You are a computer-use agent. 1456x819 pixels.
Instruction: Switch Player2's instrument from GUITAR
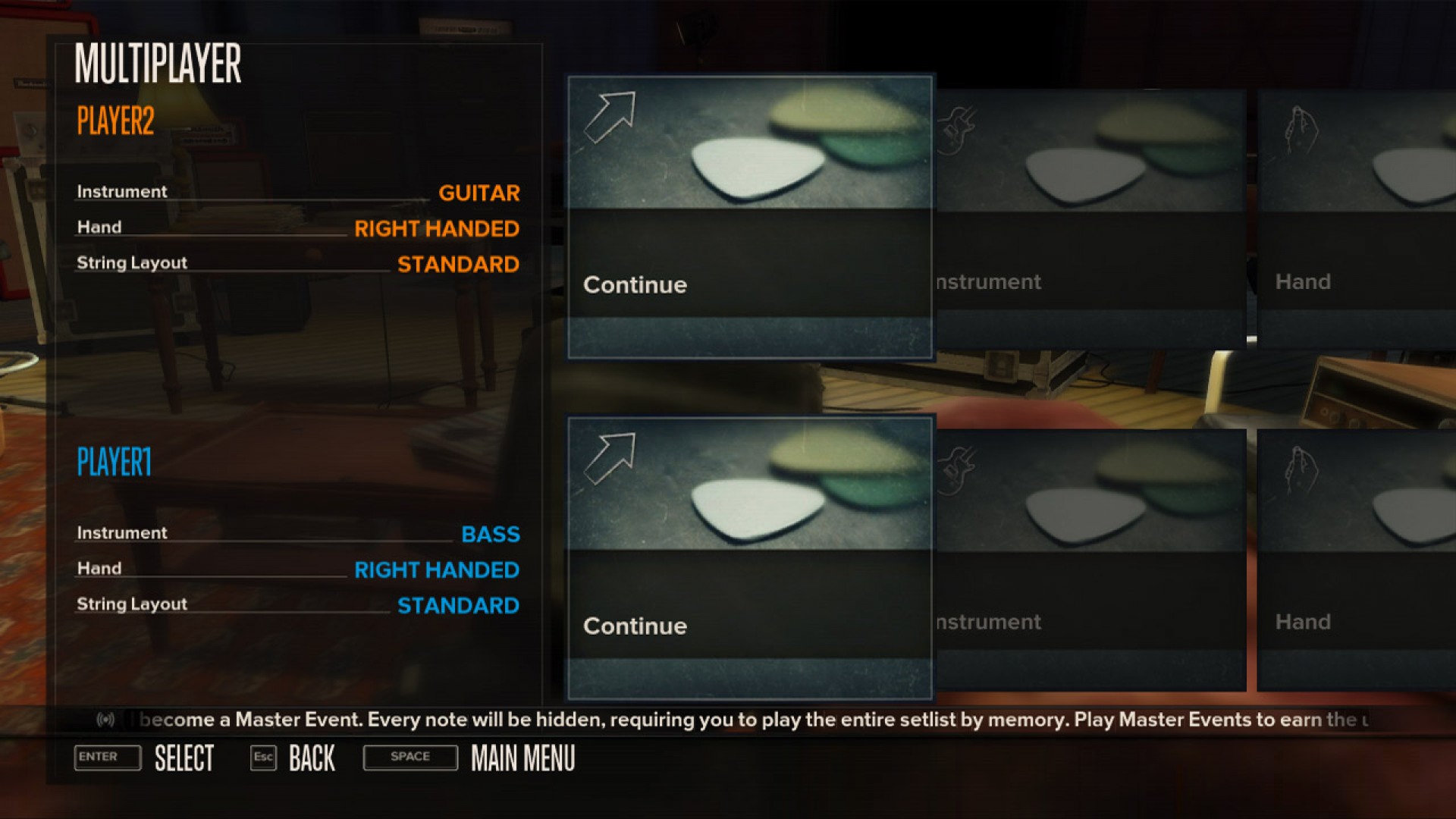pos(479,193)
